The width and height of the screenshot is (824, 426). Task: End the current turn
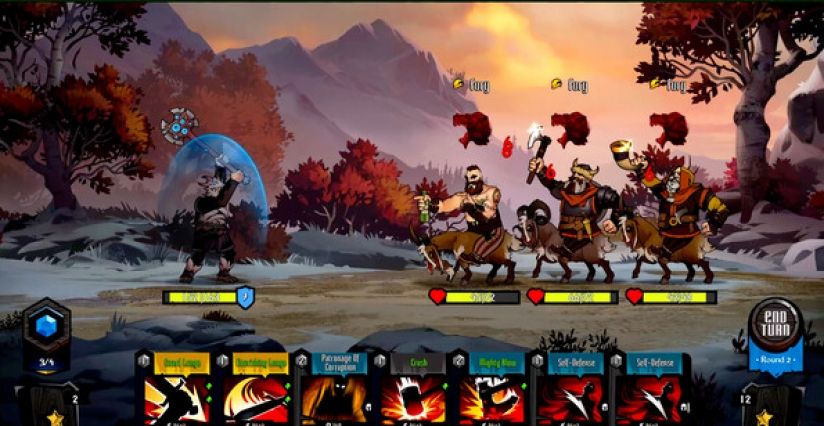point(776,325)
